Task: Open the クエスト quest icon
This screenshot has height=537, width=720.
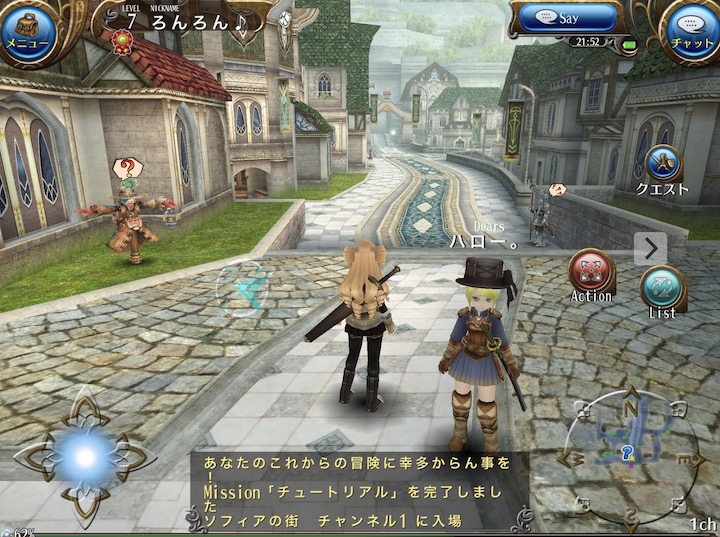Action: click(662, 166)
